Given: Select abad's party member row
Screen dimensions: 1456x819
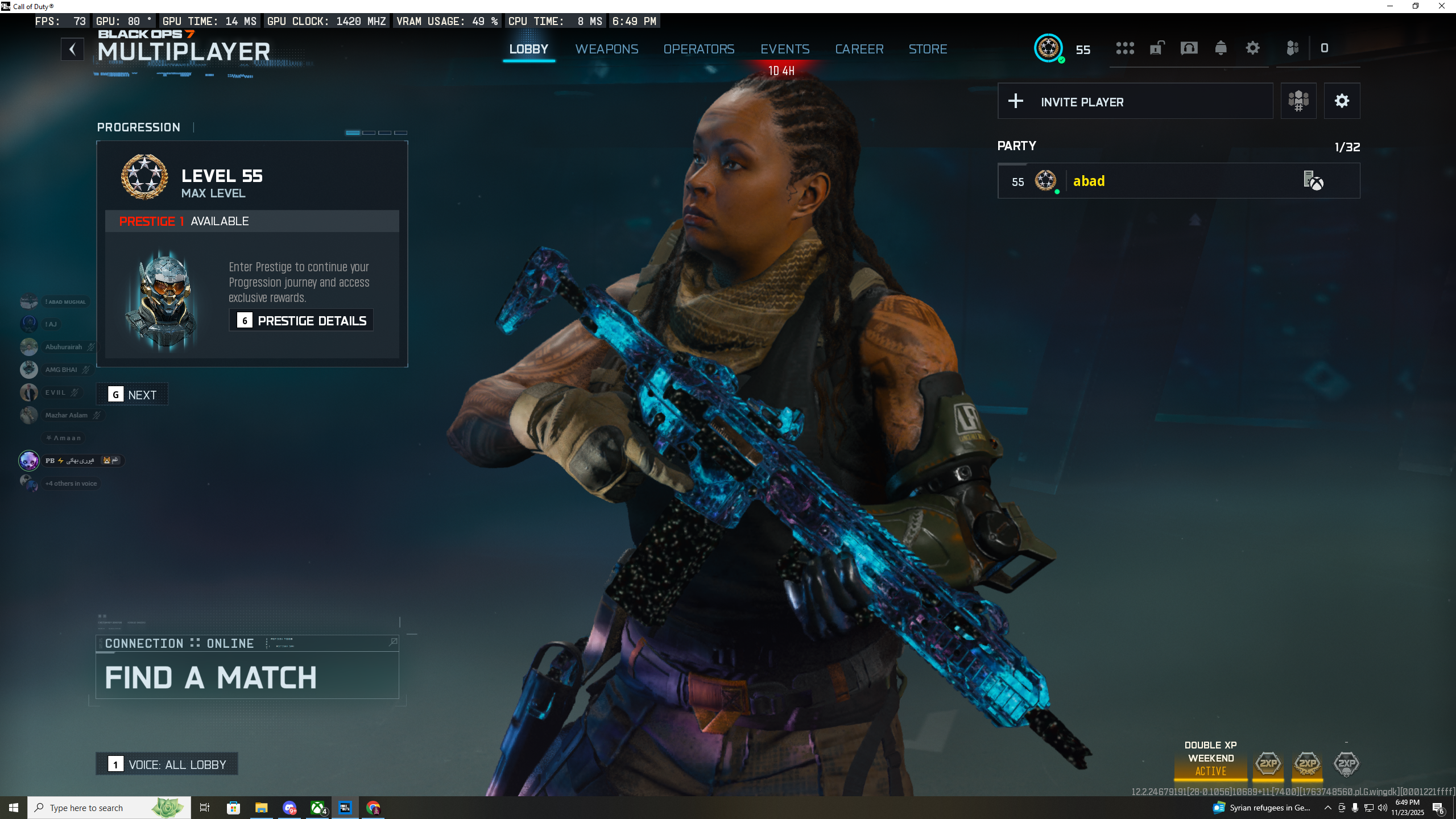Looking at the screenshot, I should (x=1178, y=181).
